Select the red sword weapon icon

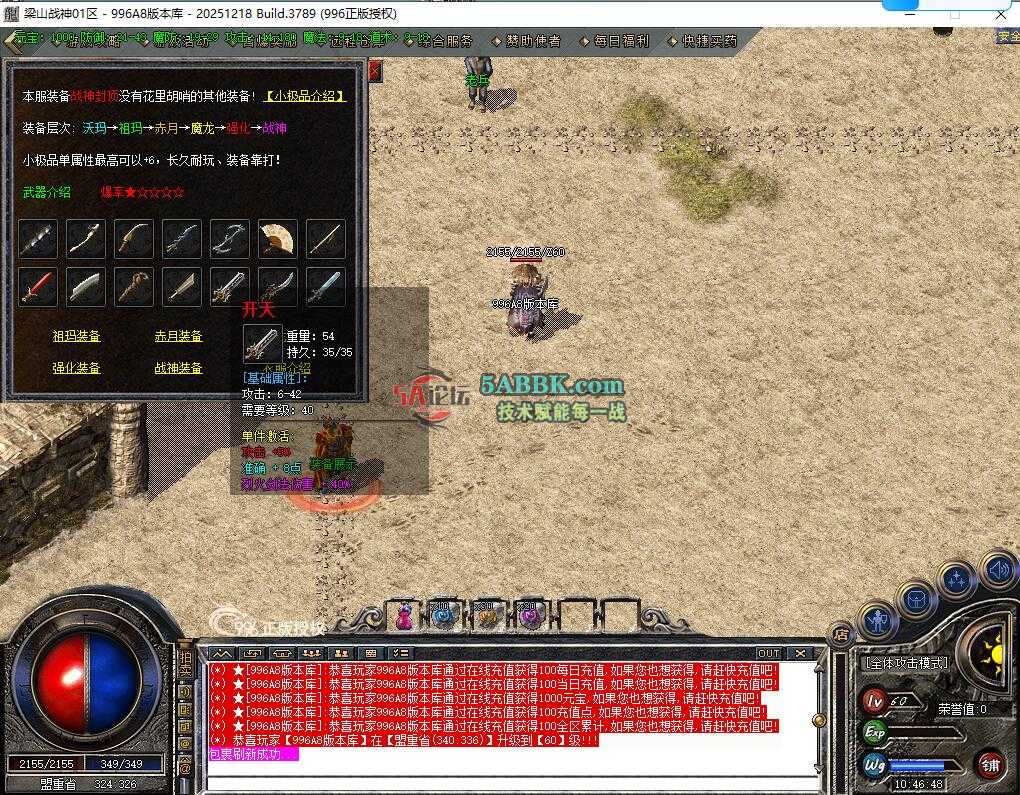[37, 287]
